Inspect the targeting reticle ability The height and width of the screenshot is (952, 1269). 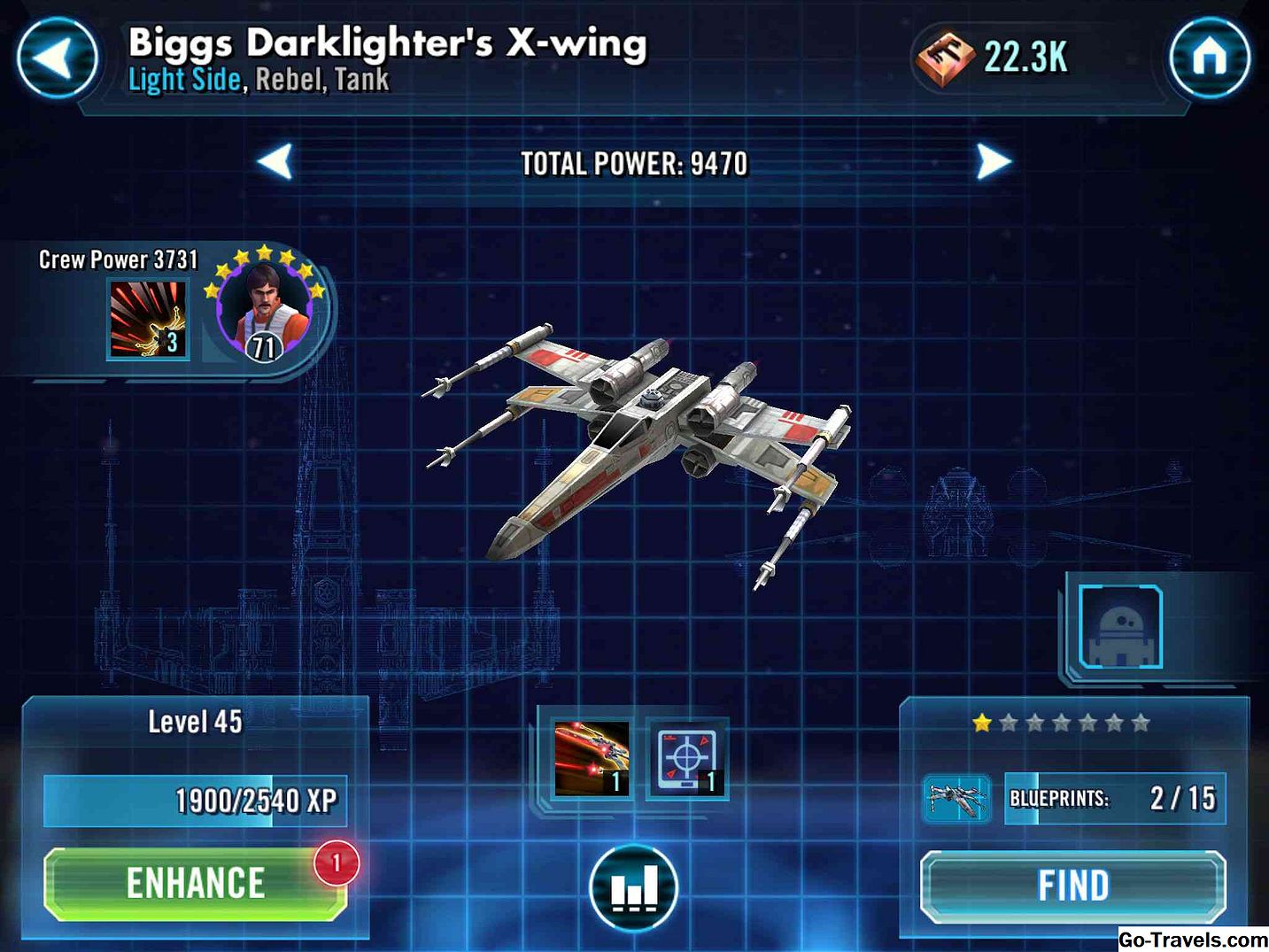click(686, 758)
